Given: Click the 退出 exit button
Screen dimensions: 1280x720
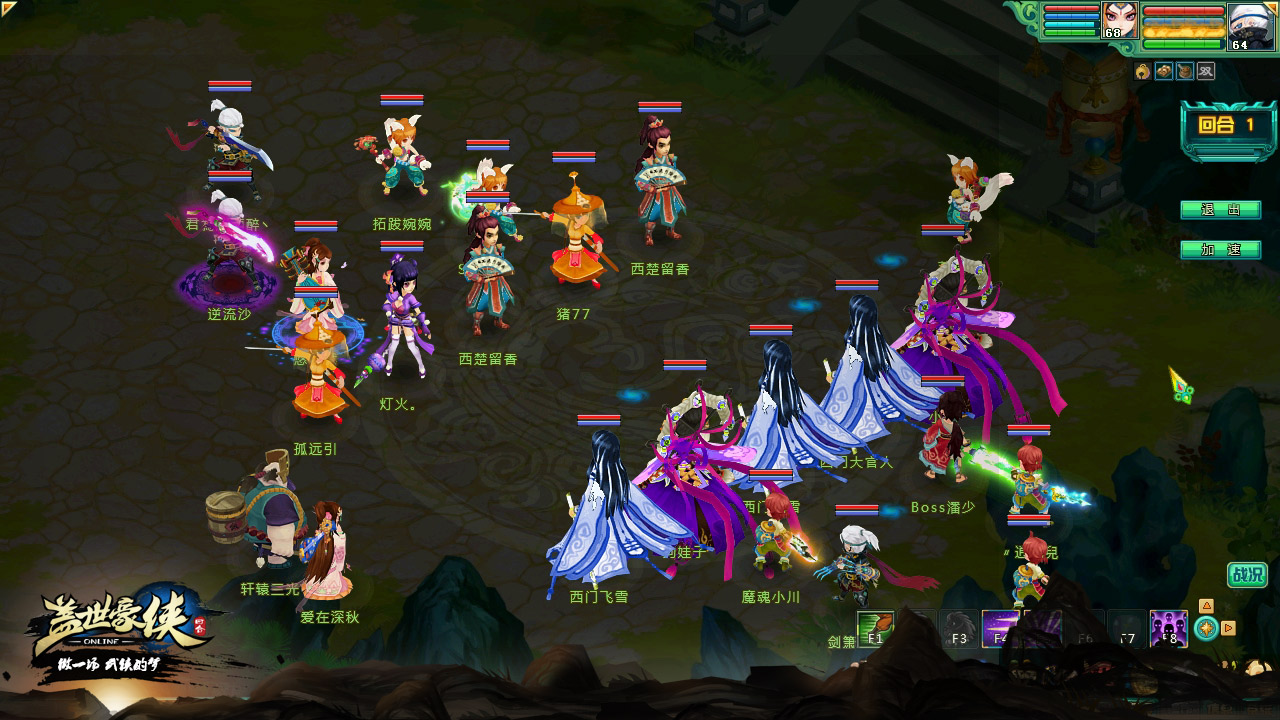Looking at the screenshot, I should point(1220,210).
